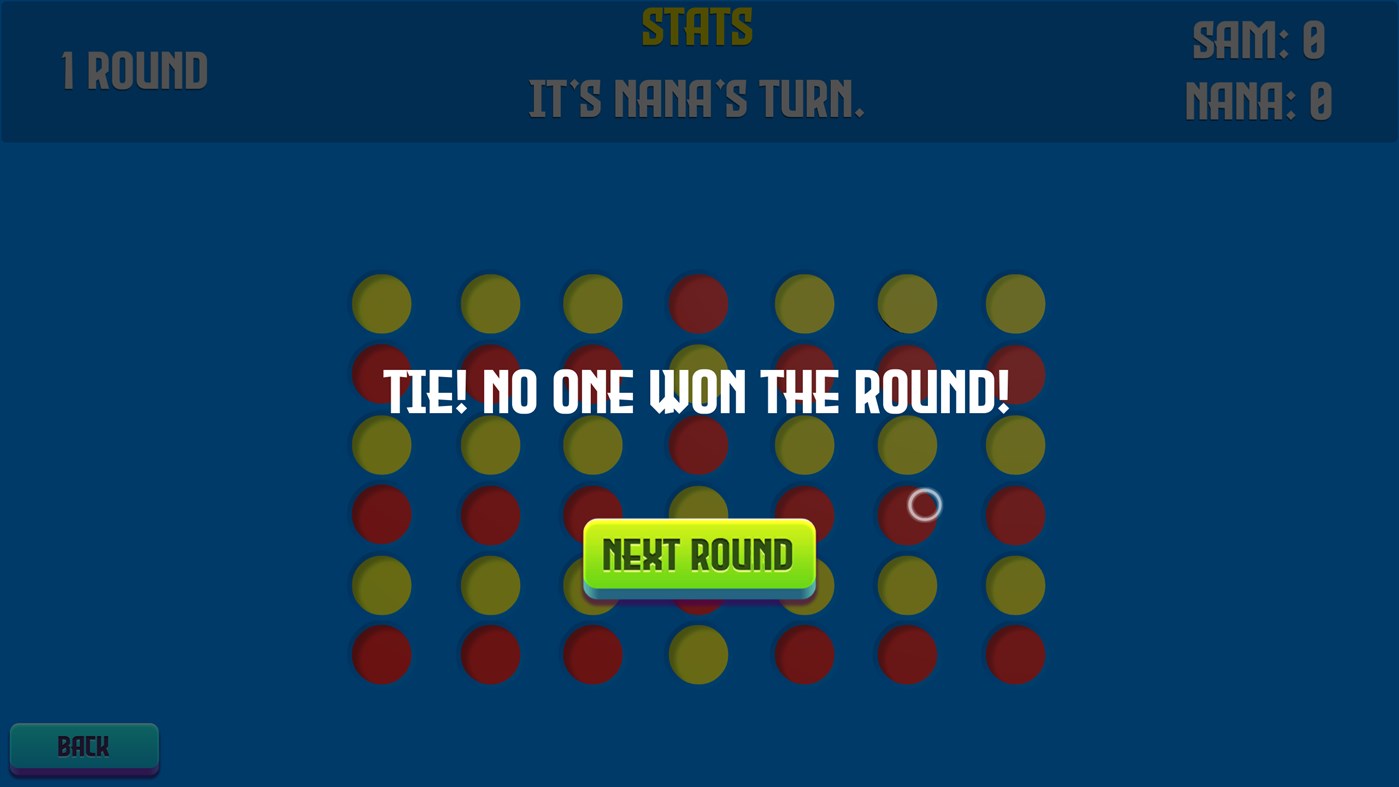1399x787 pixels.
Task: Click the yellow disc in the third row far right
Action: pos(1014,443)
